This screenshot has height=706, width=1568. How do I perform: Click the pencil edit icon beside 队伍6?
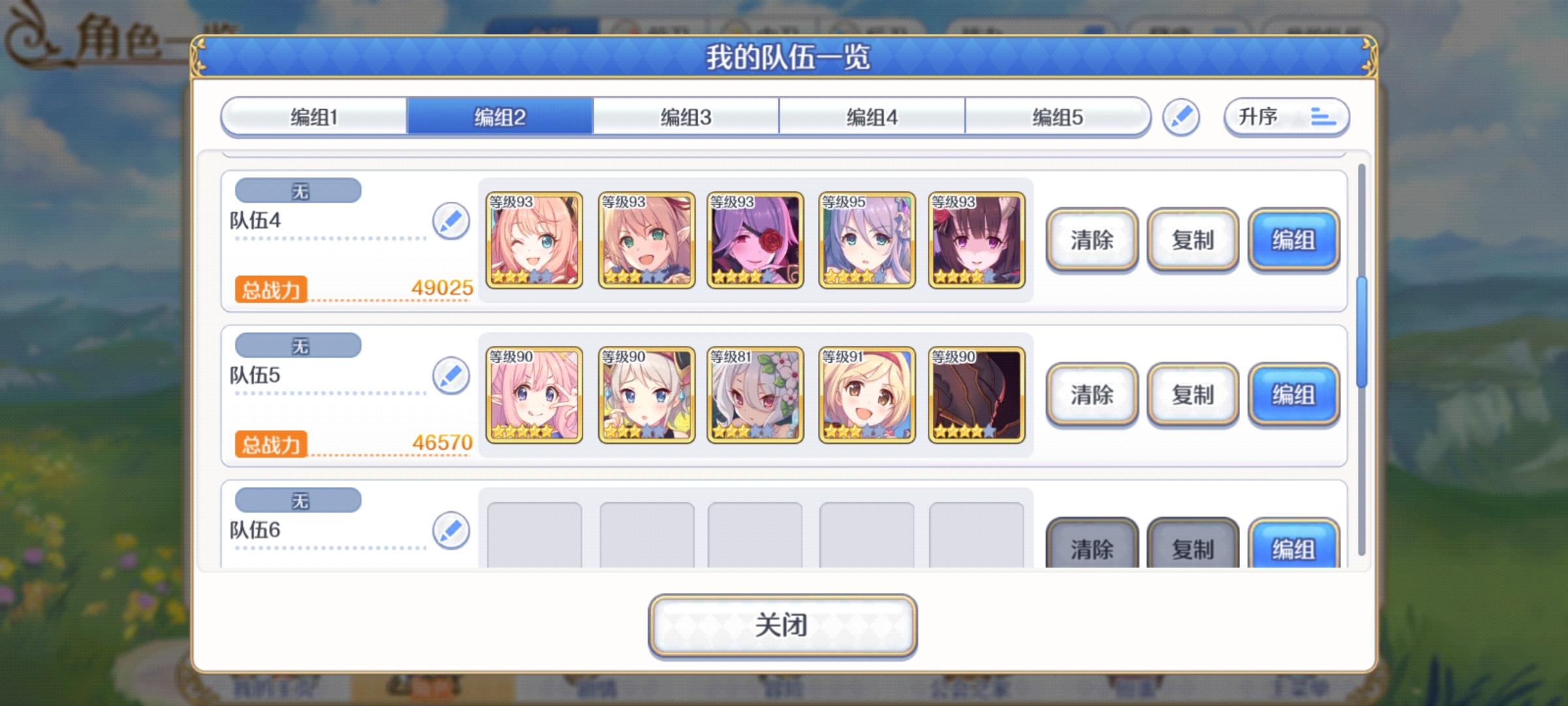[x=451, y=531]
